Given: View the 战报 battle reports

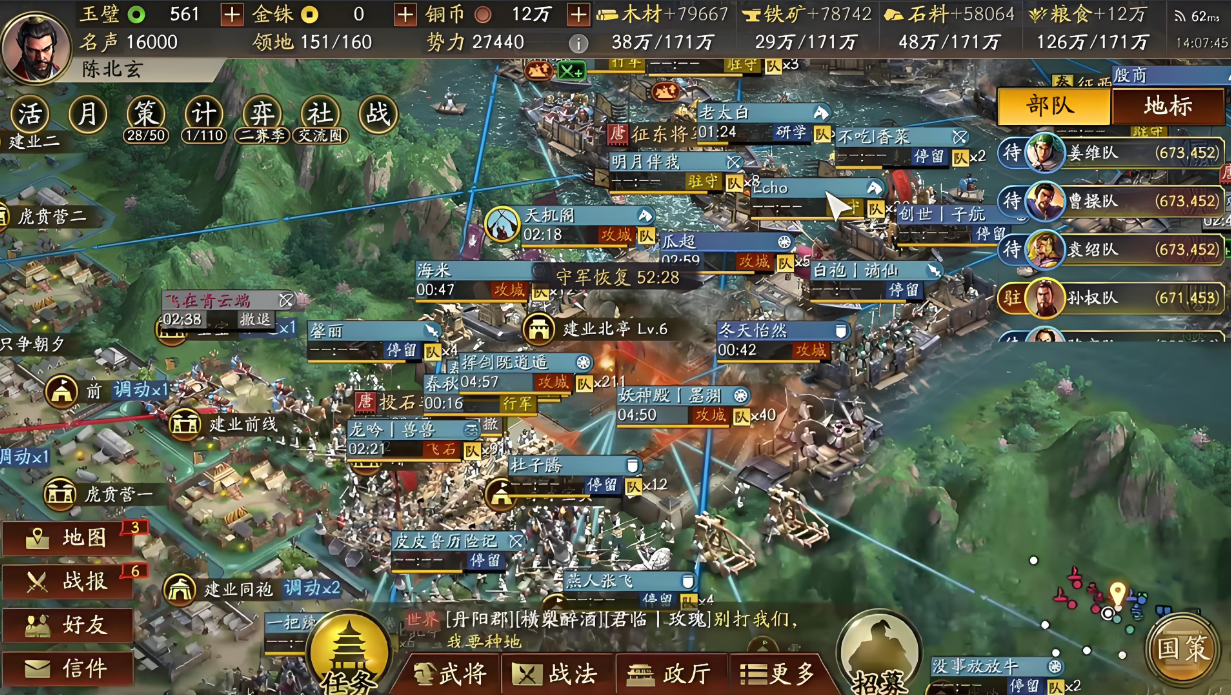Looking at the screenshot, I should pos(70,582).
